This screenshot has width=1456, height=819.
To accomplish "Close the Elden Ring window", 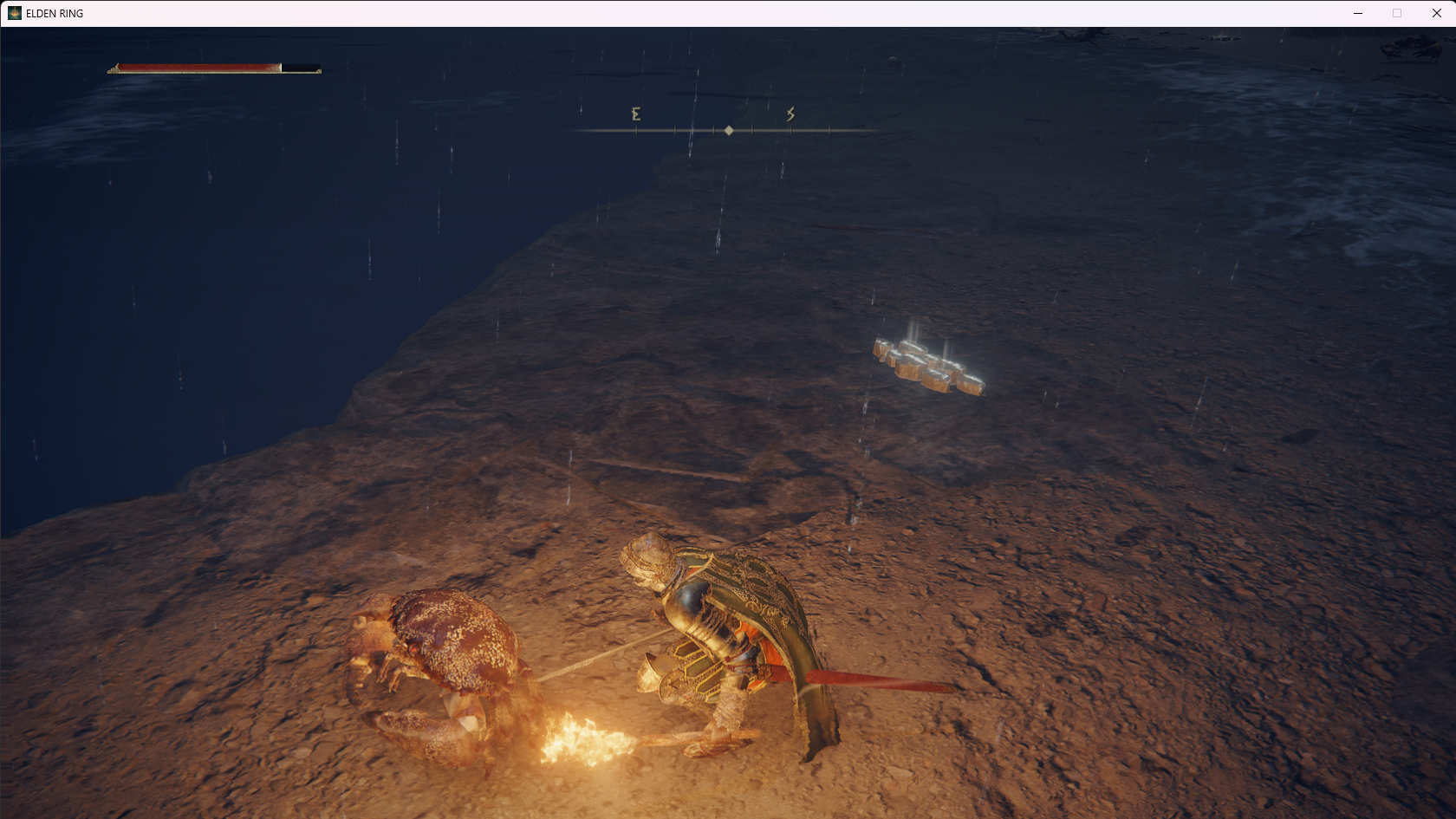I will 1436,13.
